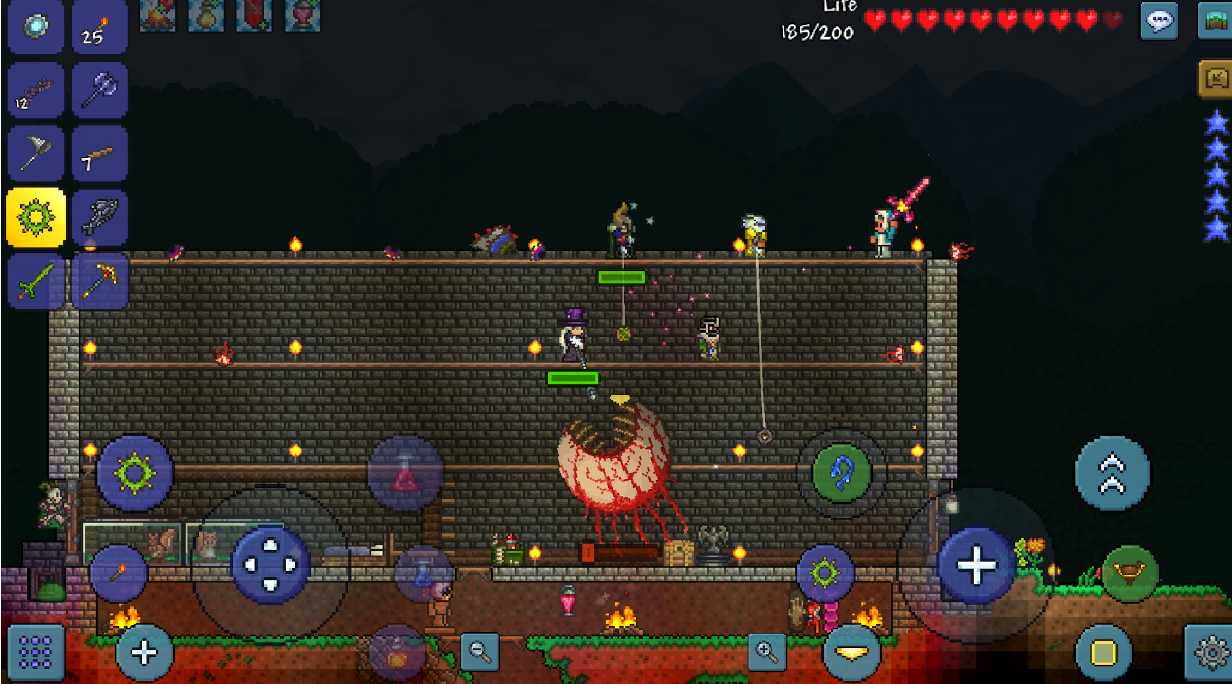Choose the gold pickaxe slot
1232x684 pixels.
(99, 280)
